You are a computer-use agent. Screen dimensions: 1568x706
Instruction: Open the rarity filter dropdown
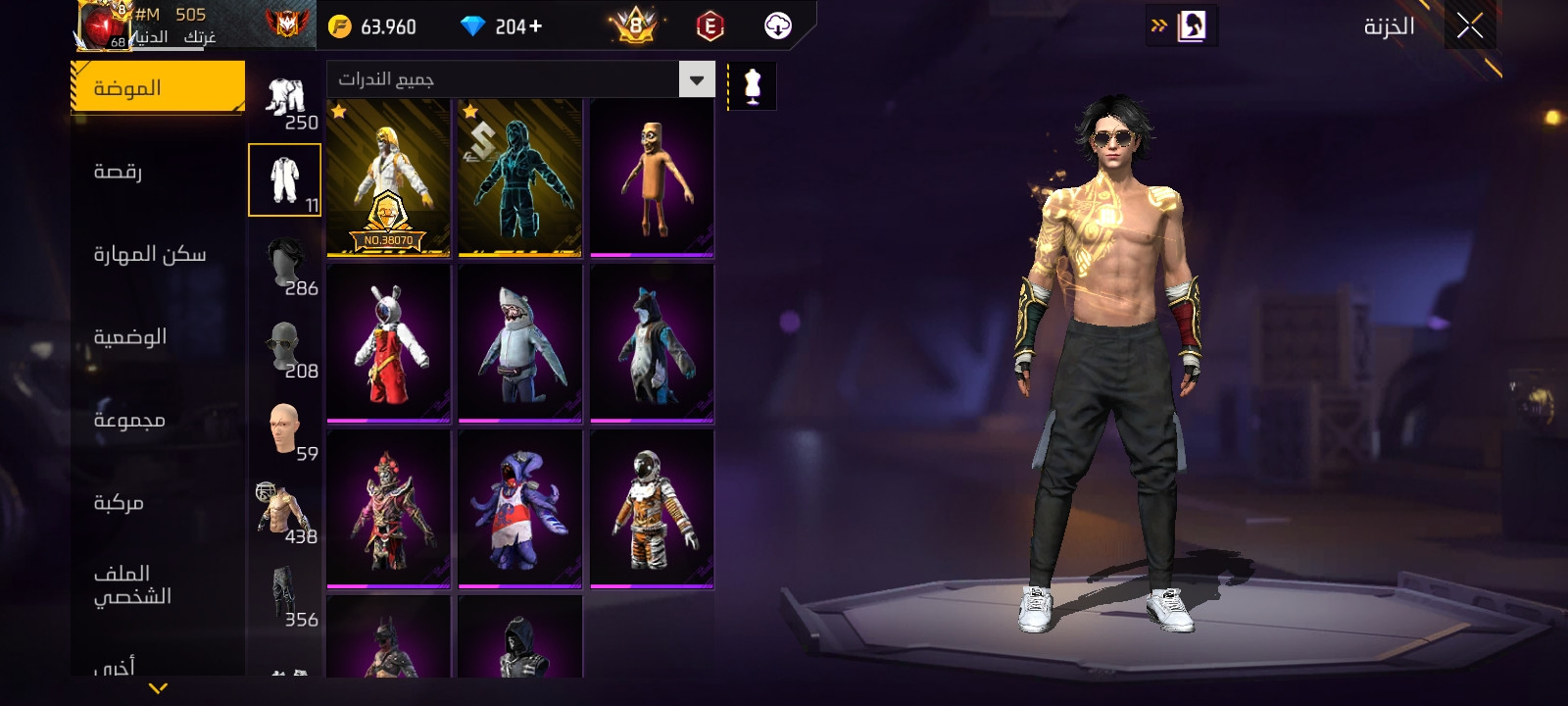(697, 79)
